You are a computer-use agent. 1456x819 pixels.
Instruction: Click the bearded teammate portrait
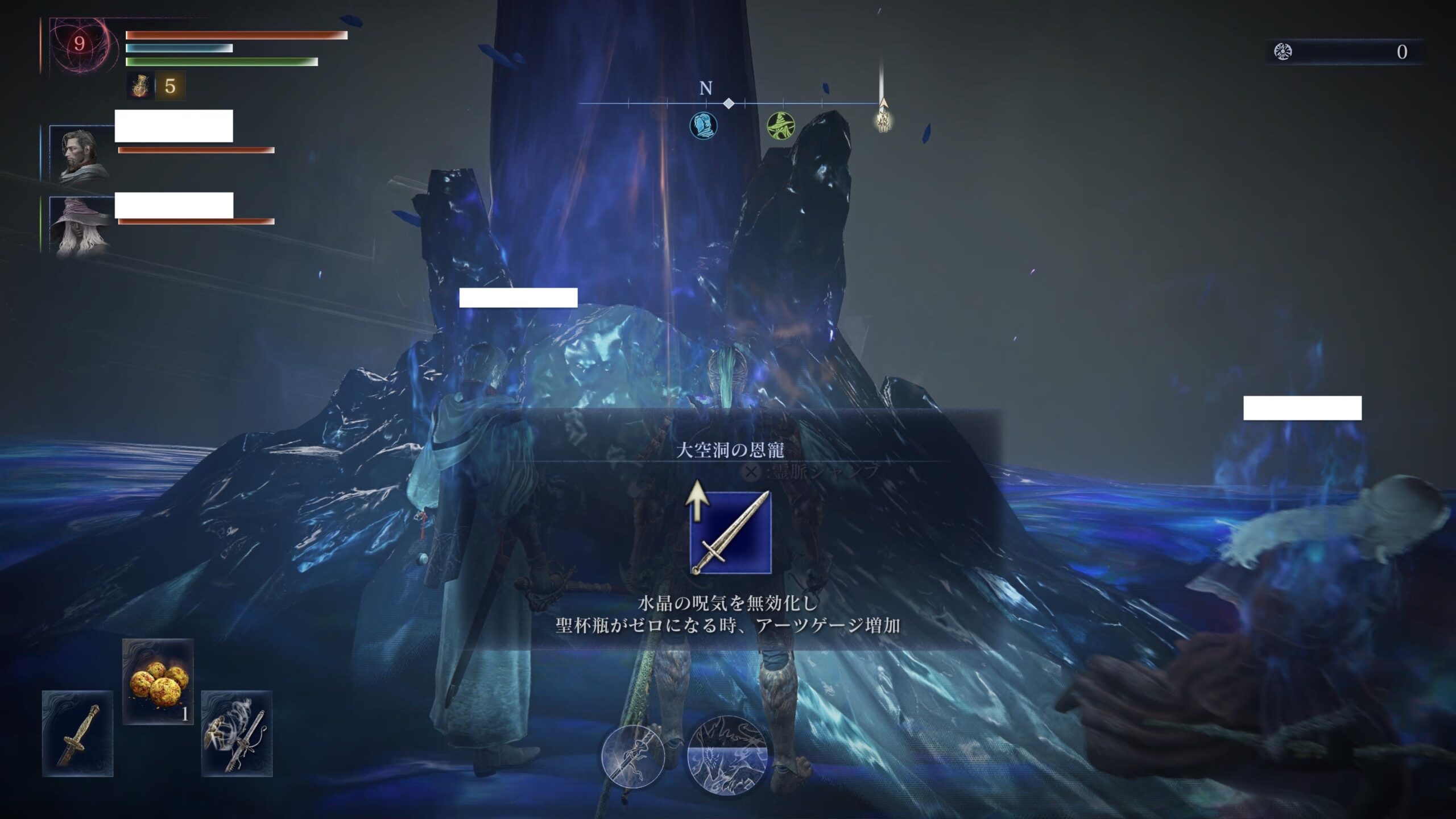81,153
